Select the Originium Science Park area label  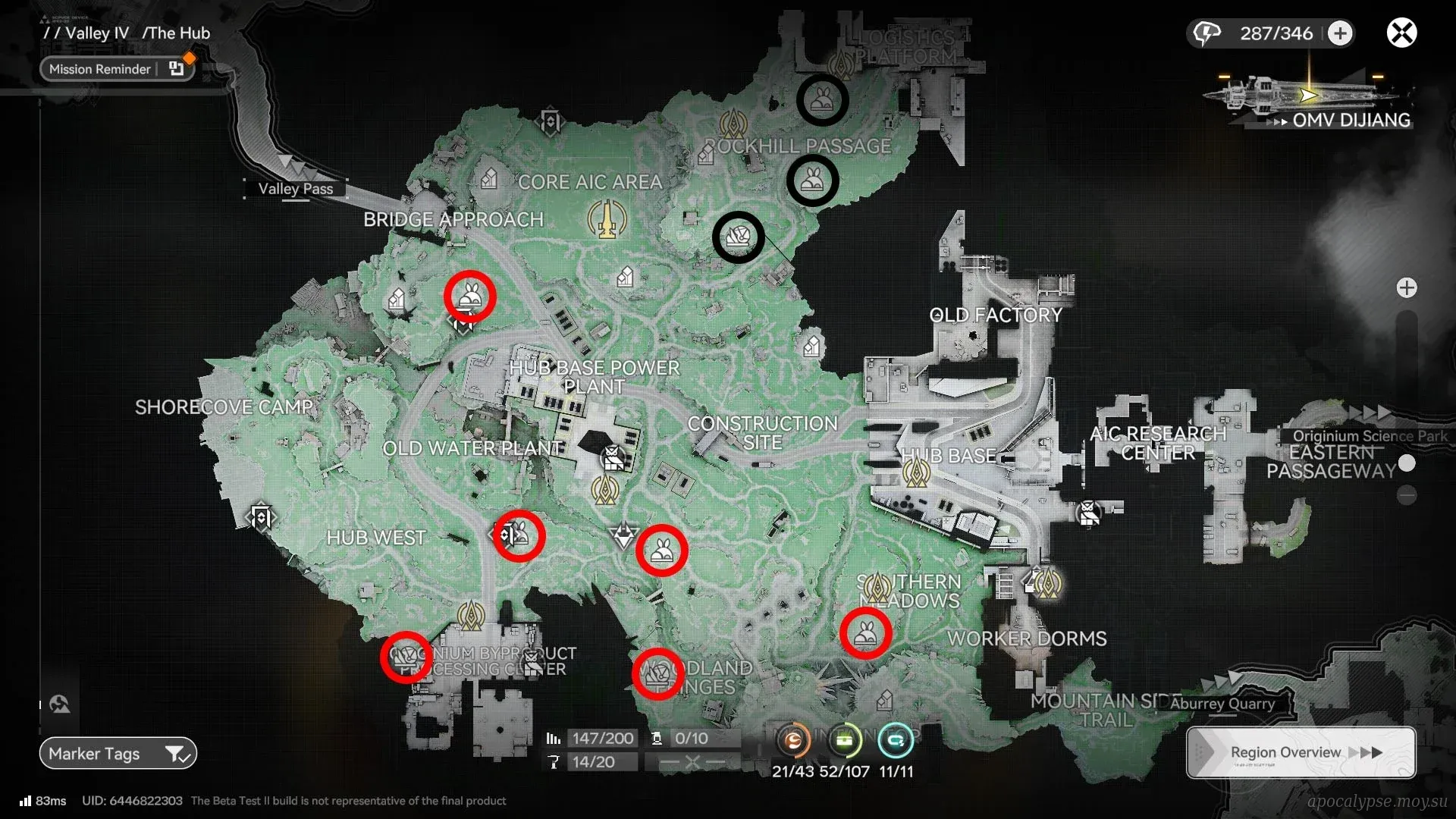[x=1370, y=436]
